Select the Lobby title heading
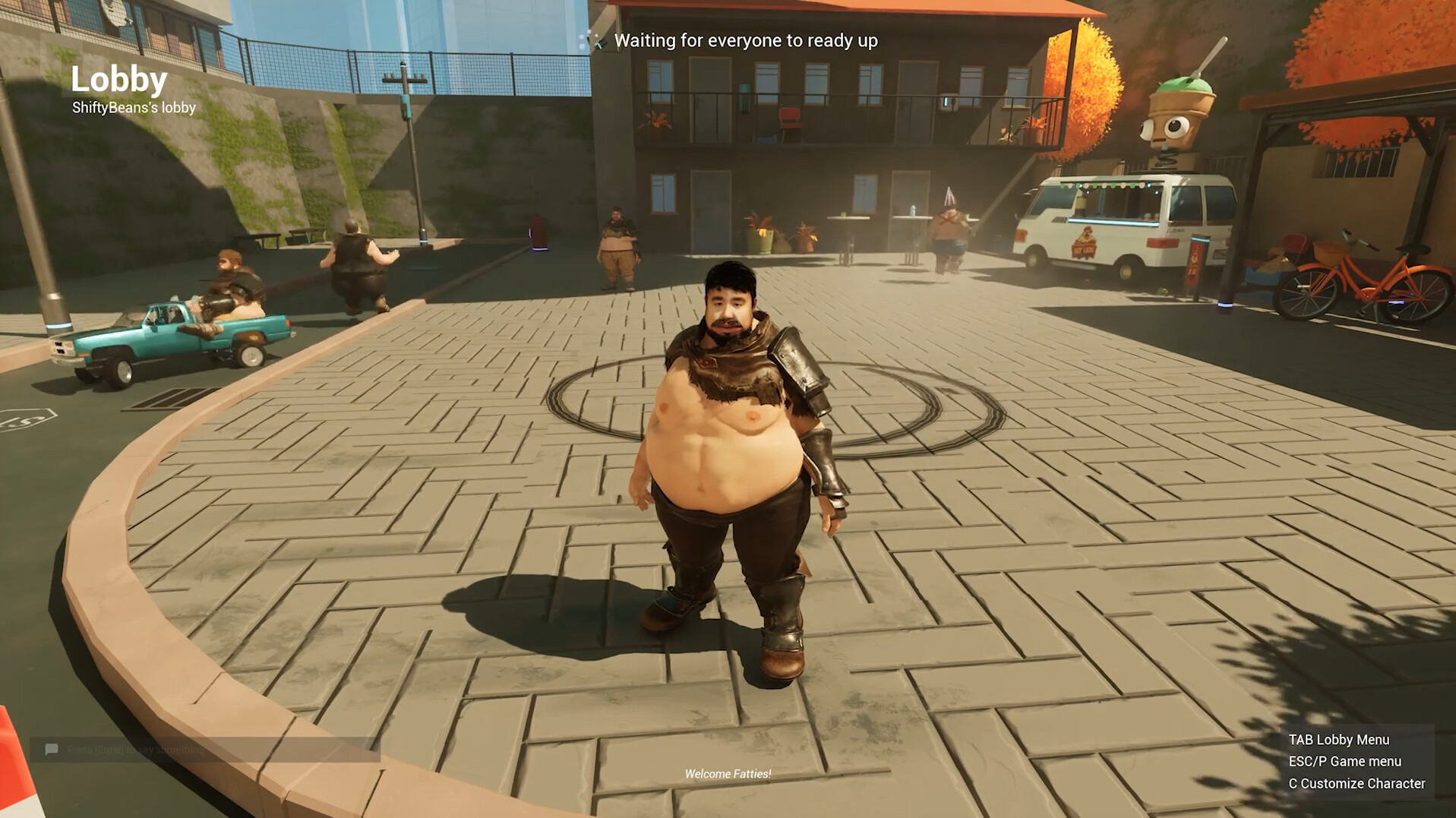Image resolution: width=1456 pixels, height=818 pixels. click(x=118, y=78)
